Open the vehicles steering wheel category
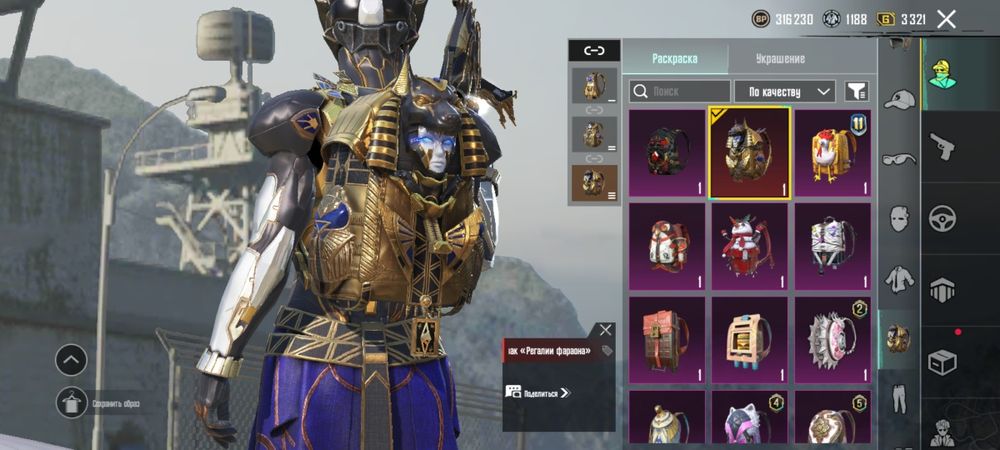This screenshot has height=450, width=1000. [x=942, y=218]
